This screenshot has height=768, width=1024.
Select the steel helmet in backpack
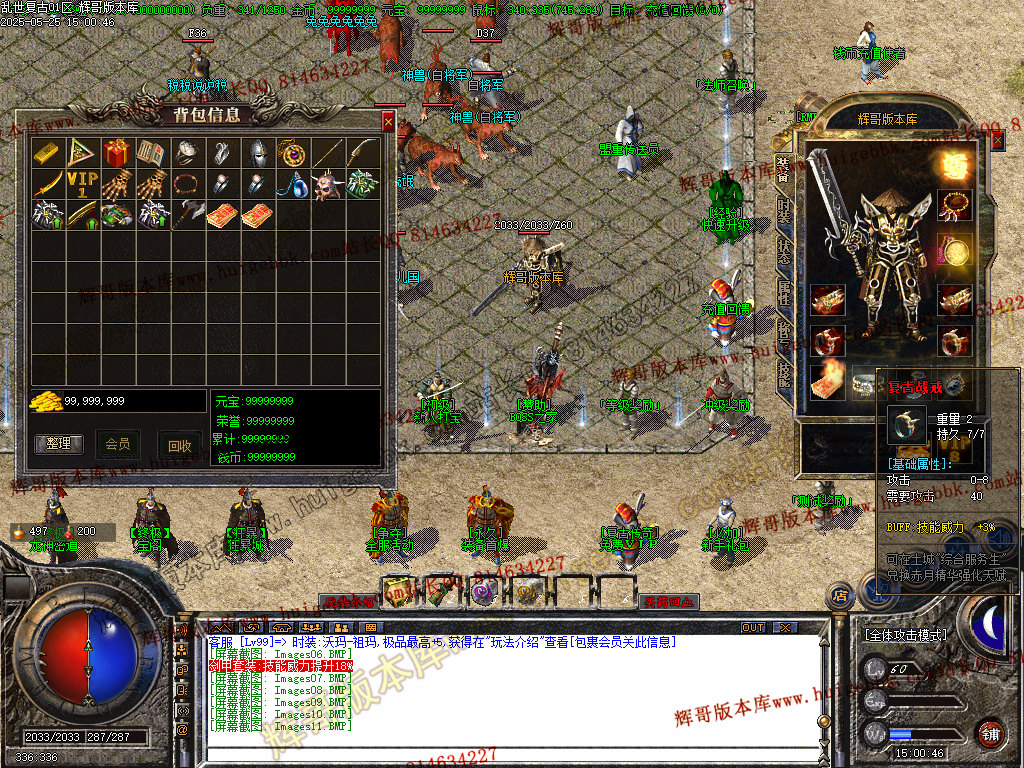tap(257, 153)
